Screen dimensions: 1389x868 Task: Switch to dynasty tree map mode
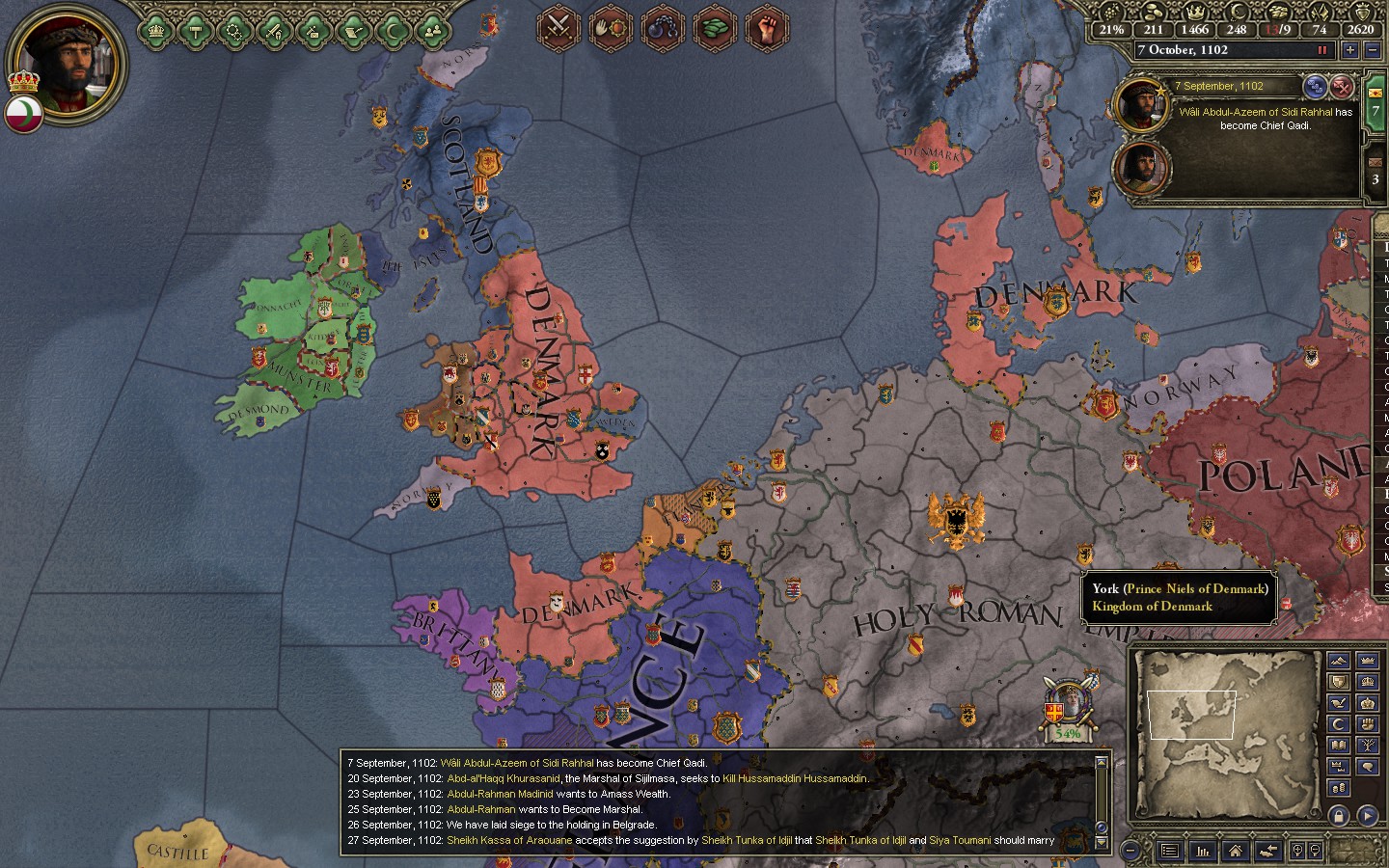click(x=1367, y=746)
